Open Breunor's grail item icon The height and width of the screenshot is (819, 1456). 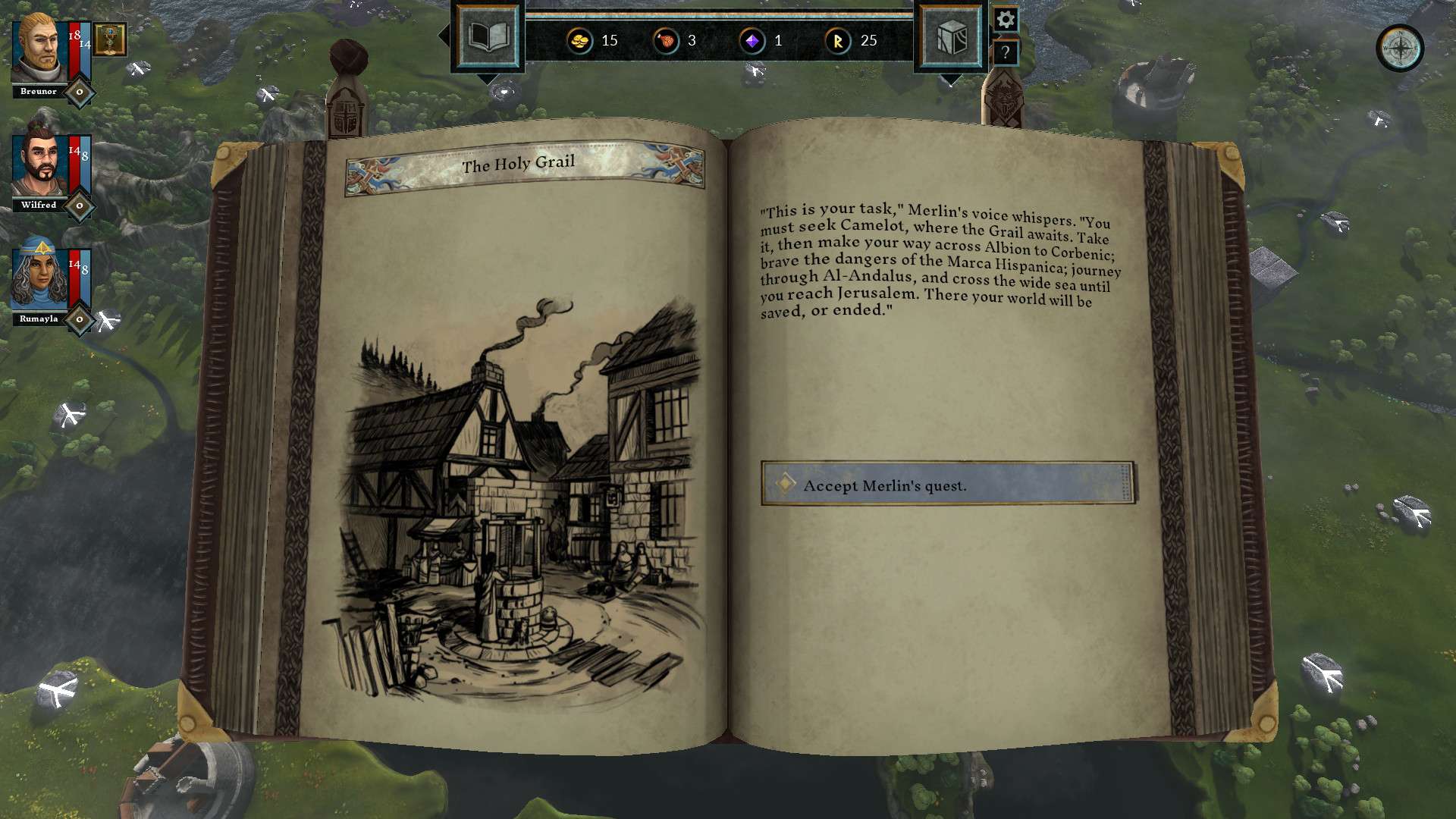tap(110, 39)
